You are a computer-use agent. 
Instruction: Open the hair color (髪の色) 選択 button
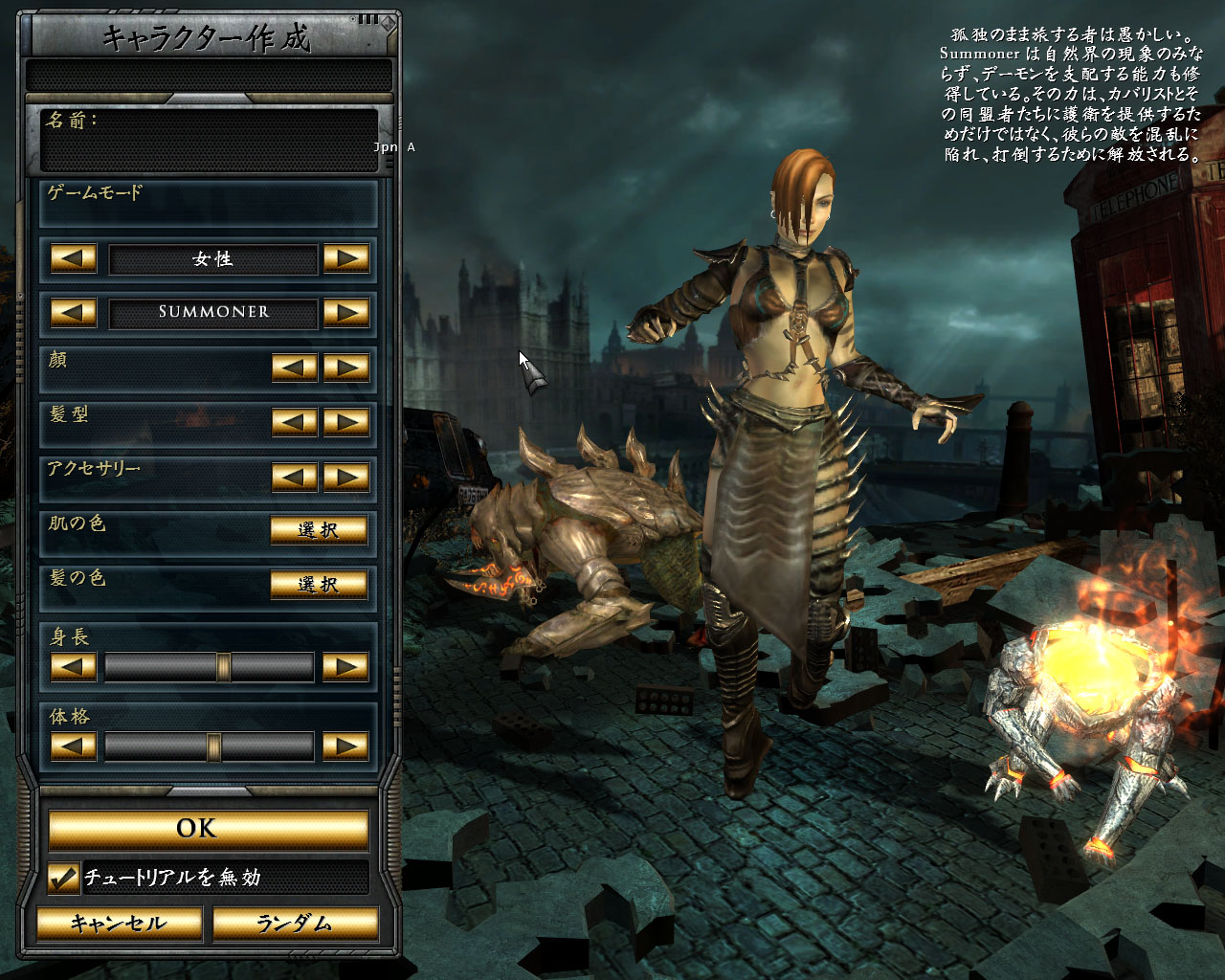(319, 584)
